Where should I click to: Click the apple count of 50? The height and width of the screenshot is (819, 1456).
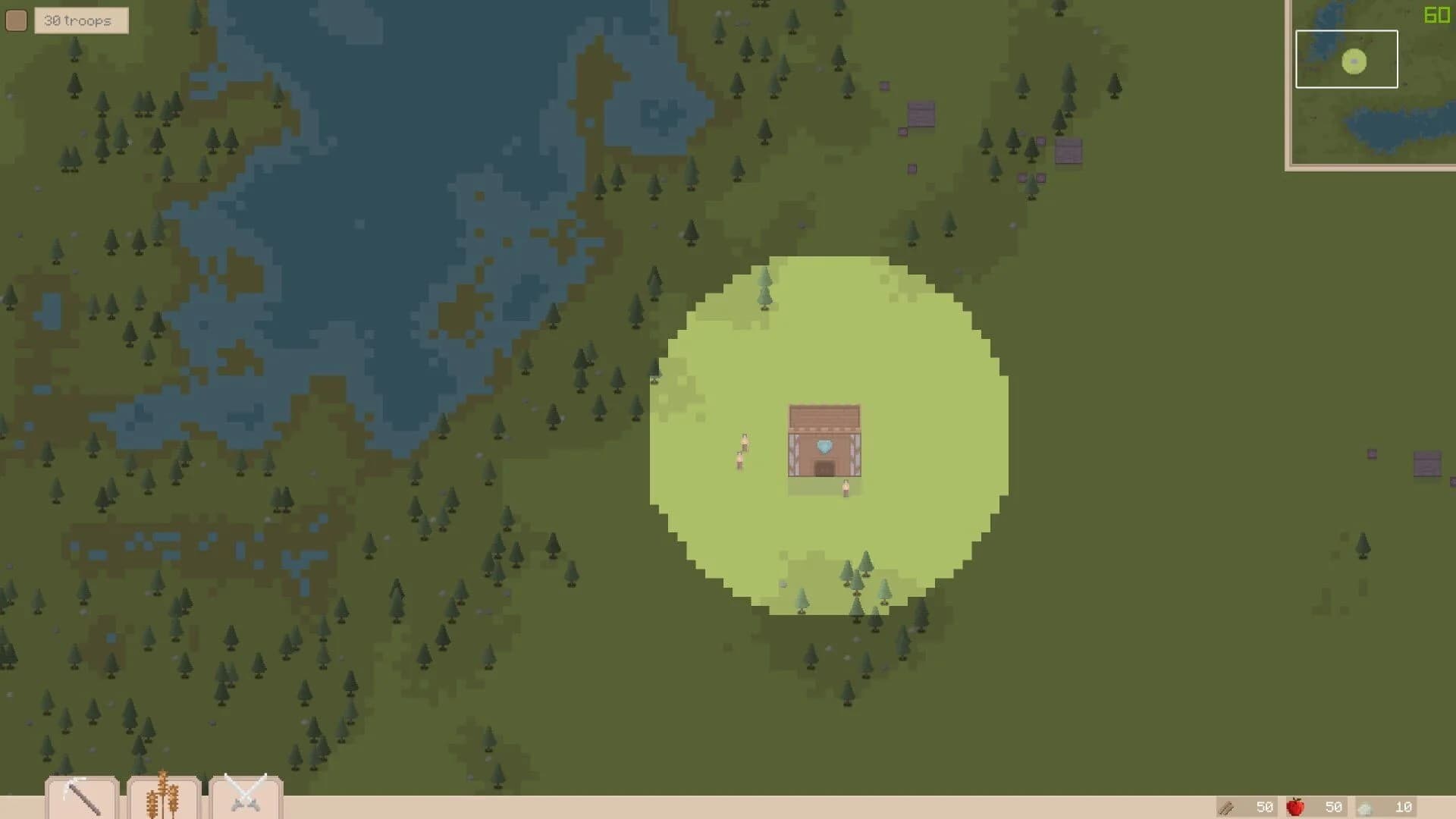coord(1334,806)
